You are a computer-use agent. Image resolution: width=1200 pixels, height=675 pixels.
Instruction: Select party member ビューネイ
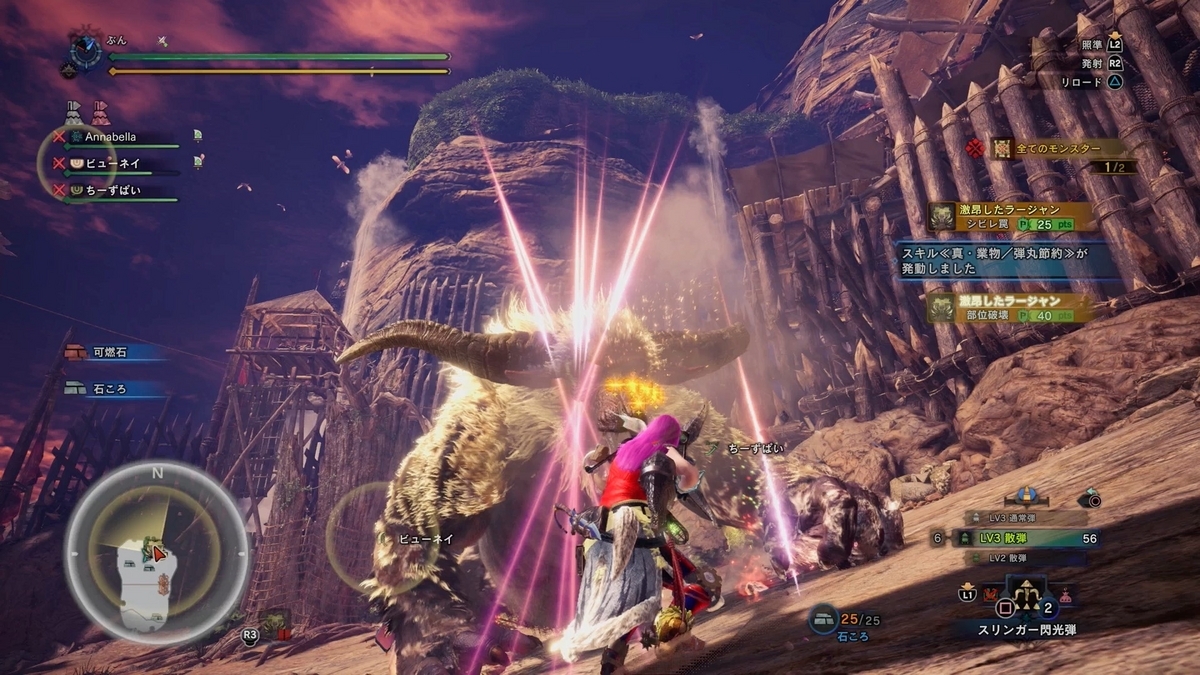click(x=110, y=163)
